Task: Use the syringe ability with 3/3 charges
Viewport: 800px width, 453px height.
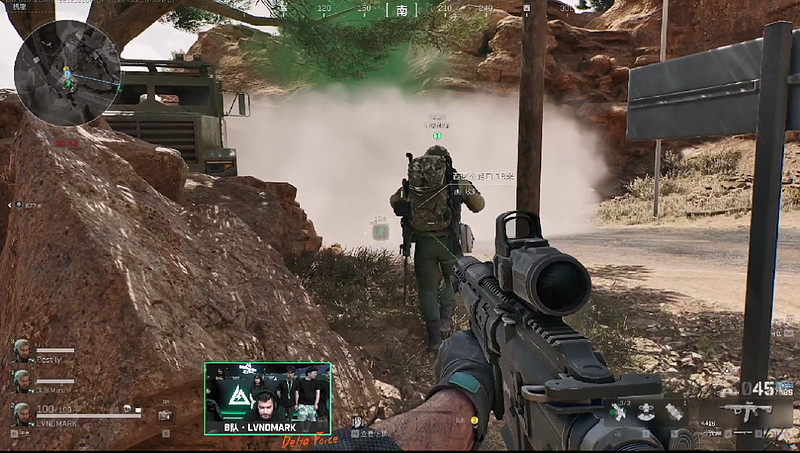Action: pos(620,410)
